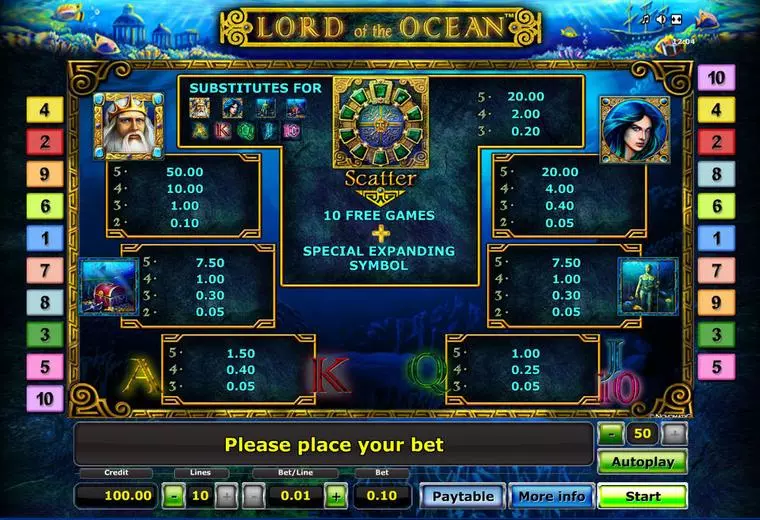Click the fullscreen arrows icon

676,19
